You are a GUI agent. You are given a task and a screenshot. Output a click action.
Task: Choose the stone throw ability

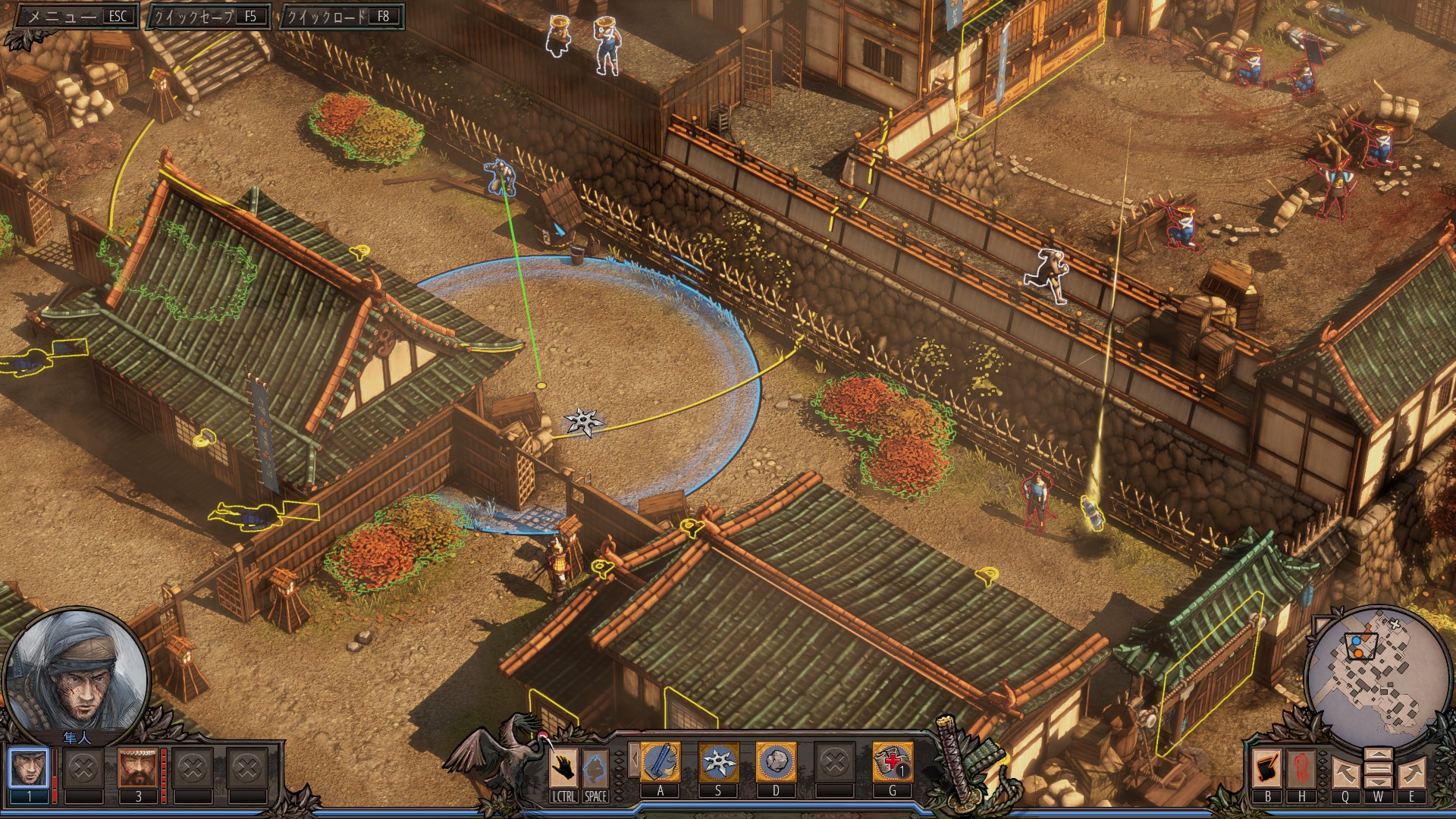pos(775,762)
